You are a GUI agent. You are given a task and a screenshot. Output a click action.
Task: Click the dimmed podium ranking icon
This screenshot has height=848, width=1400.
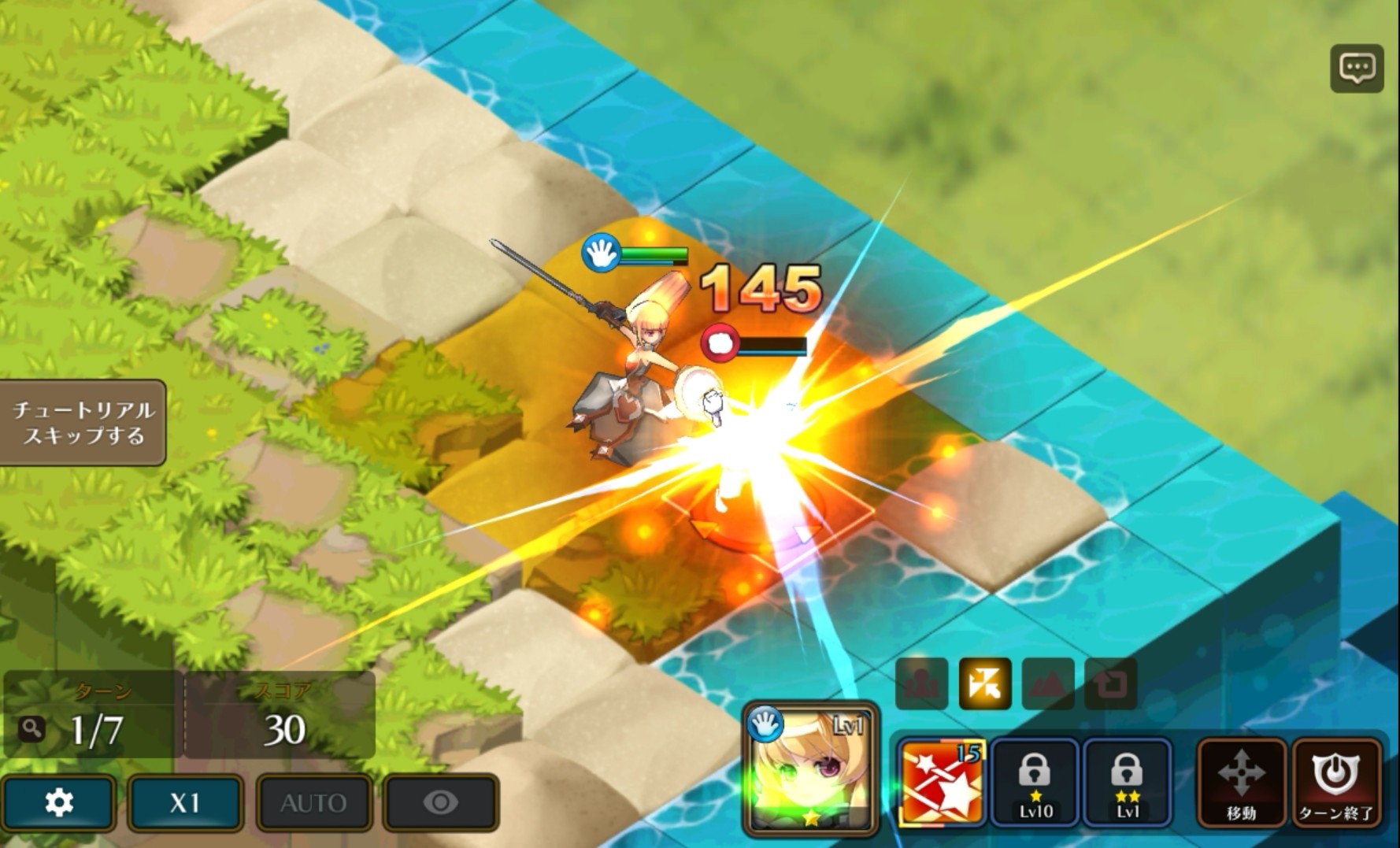tap(922, 683)
